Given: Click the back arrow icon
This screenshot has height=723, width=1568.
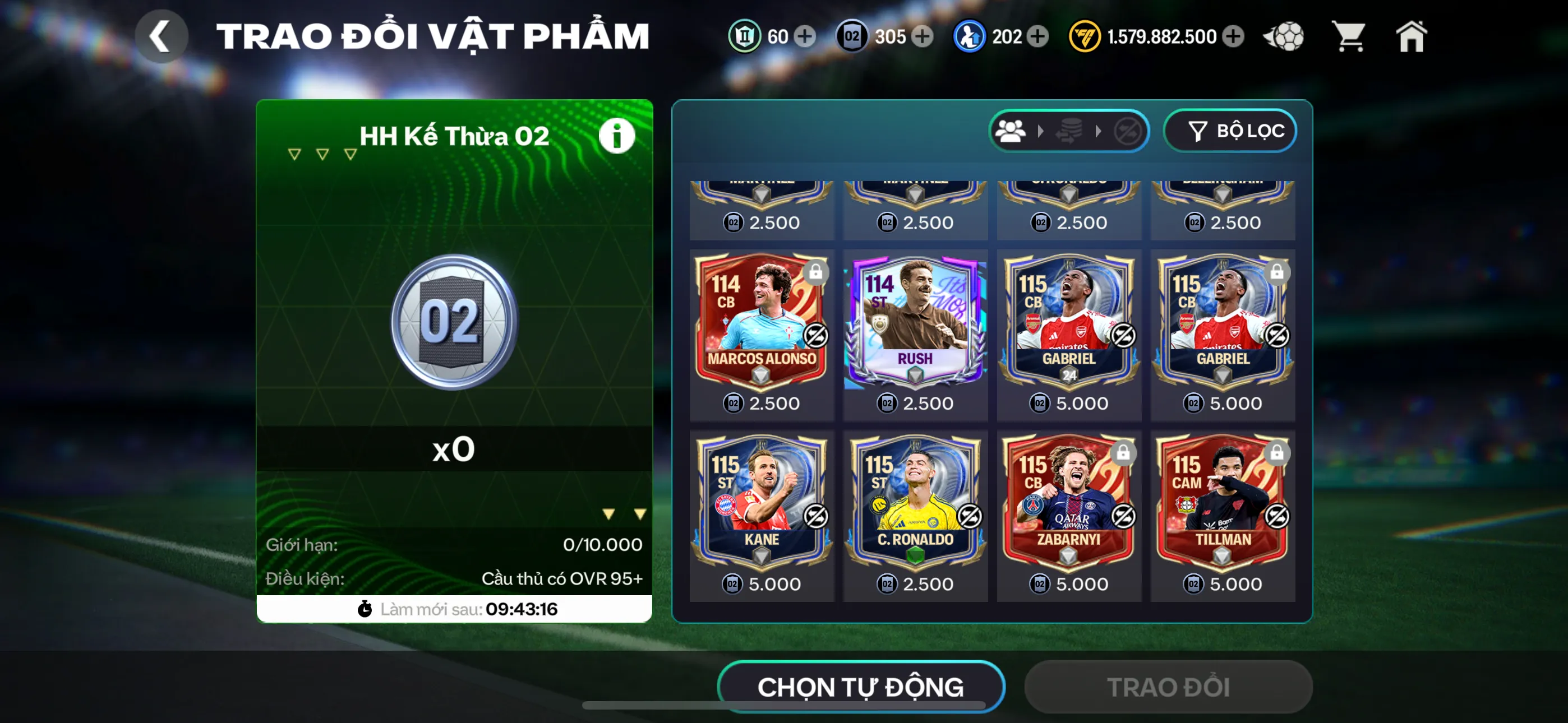Looking at the screenshot, I should 162,36.
